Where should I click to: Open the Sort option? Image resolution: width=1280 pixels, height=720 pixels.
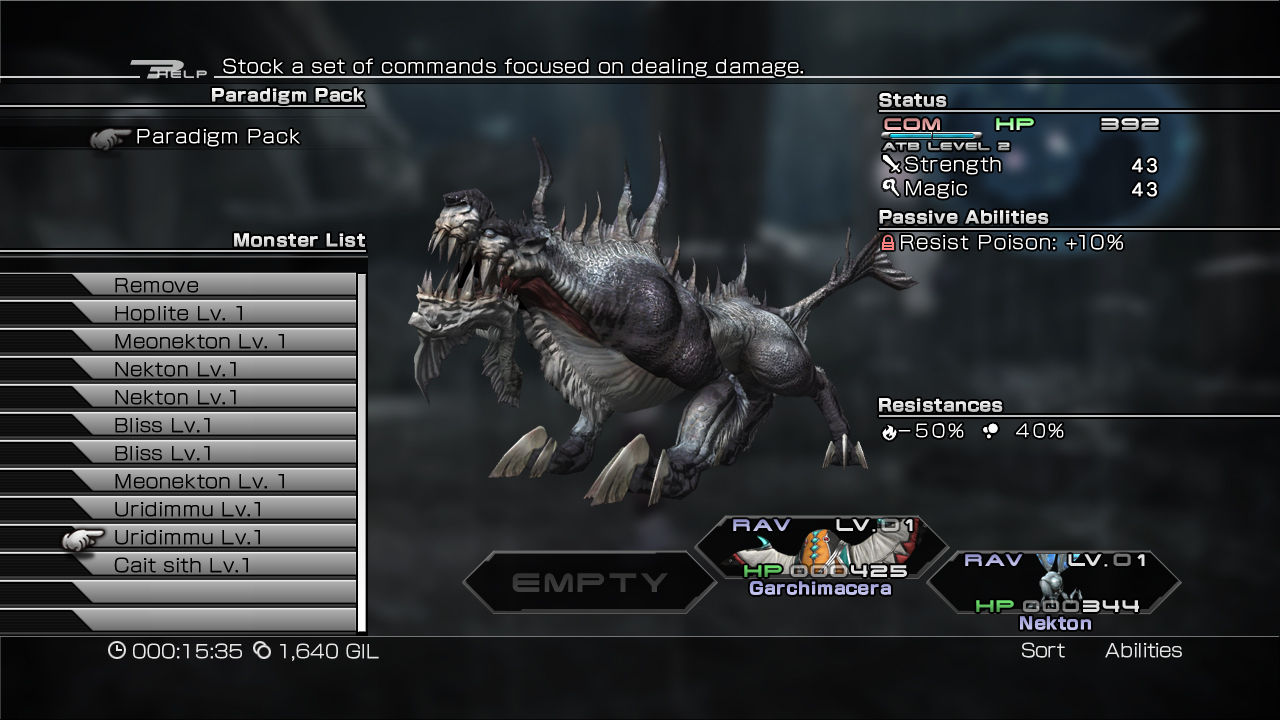click(x=1042, y=651)
